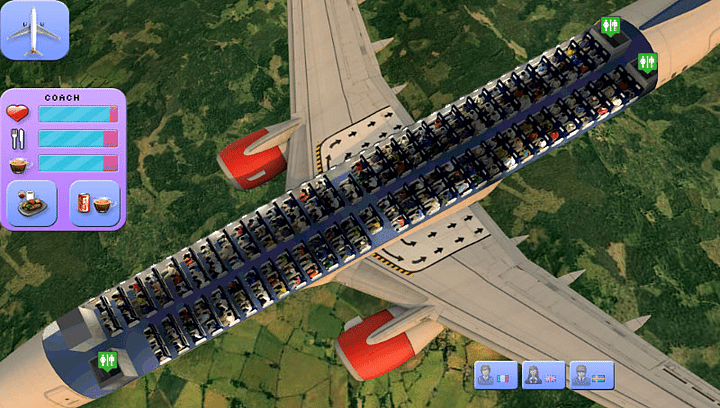720x408 pixels.
Task: Serve the meal plate to coach
Action: click(31, 203)
